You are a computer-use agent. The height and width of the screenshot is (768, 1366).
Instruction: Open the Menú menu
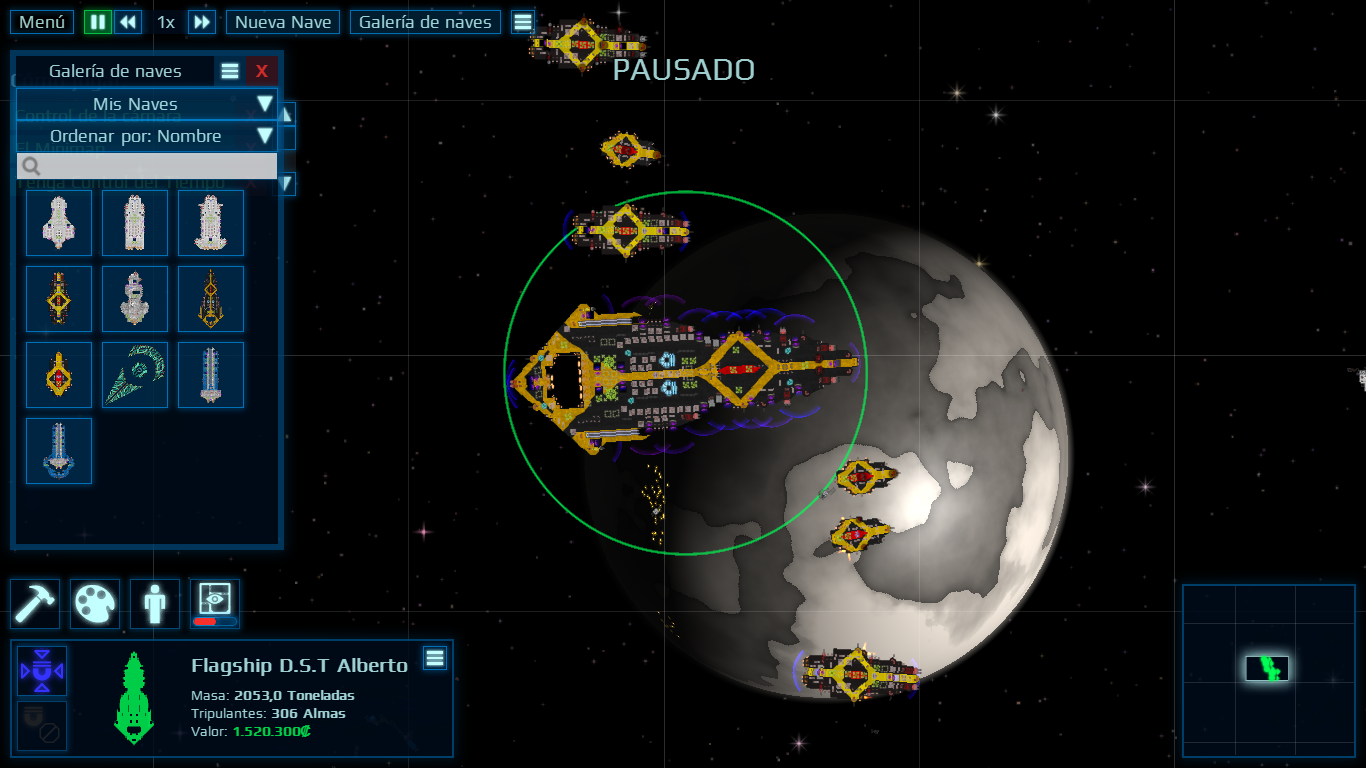[40, 21]
